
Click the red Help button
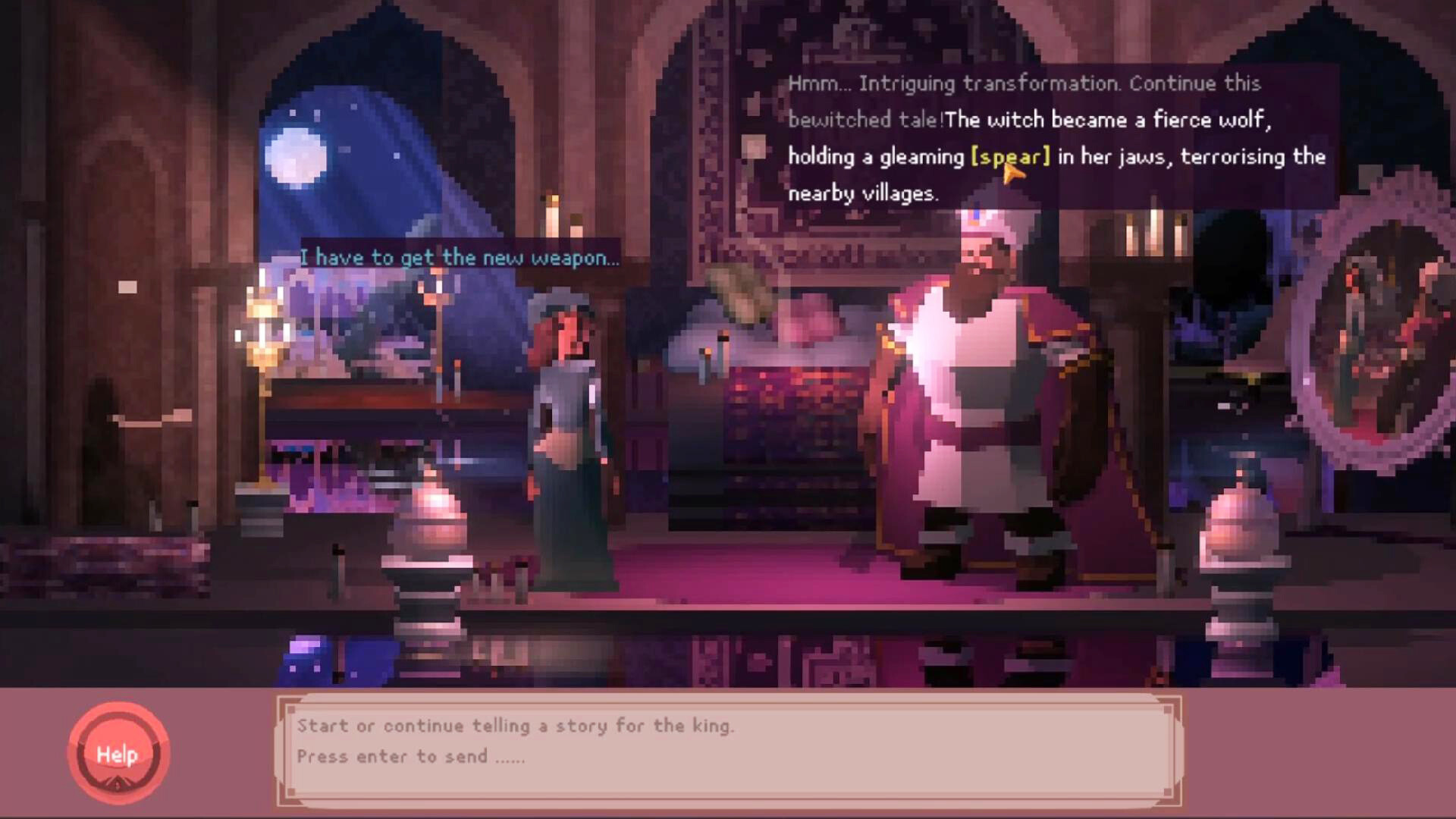118,755
